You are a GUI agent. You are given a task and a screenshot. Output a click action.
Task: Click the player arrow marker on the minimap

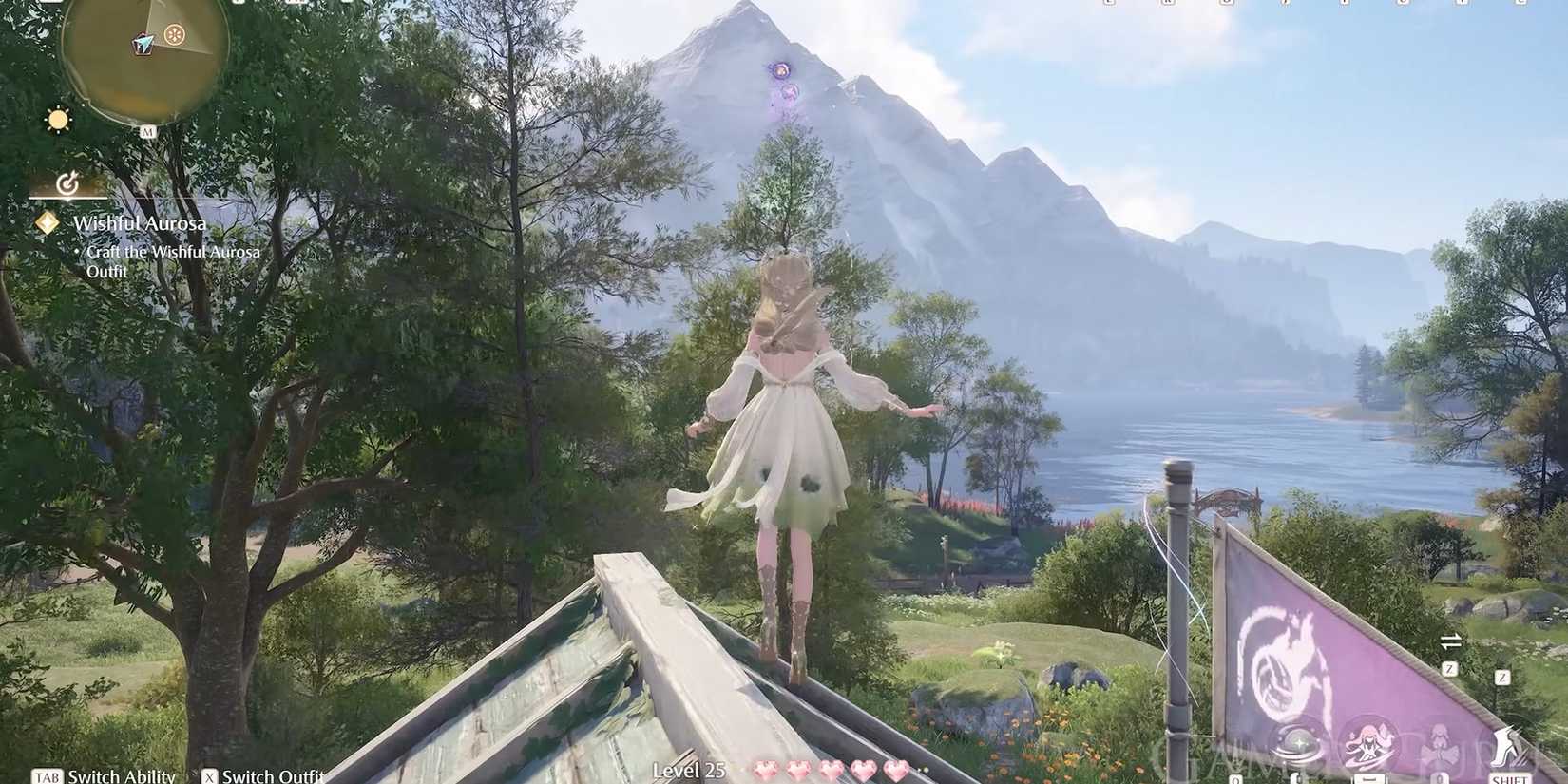pyautogui.click(x=142, y=42)
